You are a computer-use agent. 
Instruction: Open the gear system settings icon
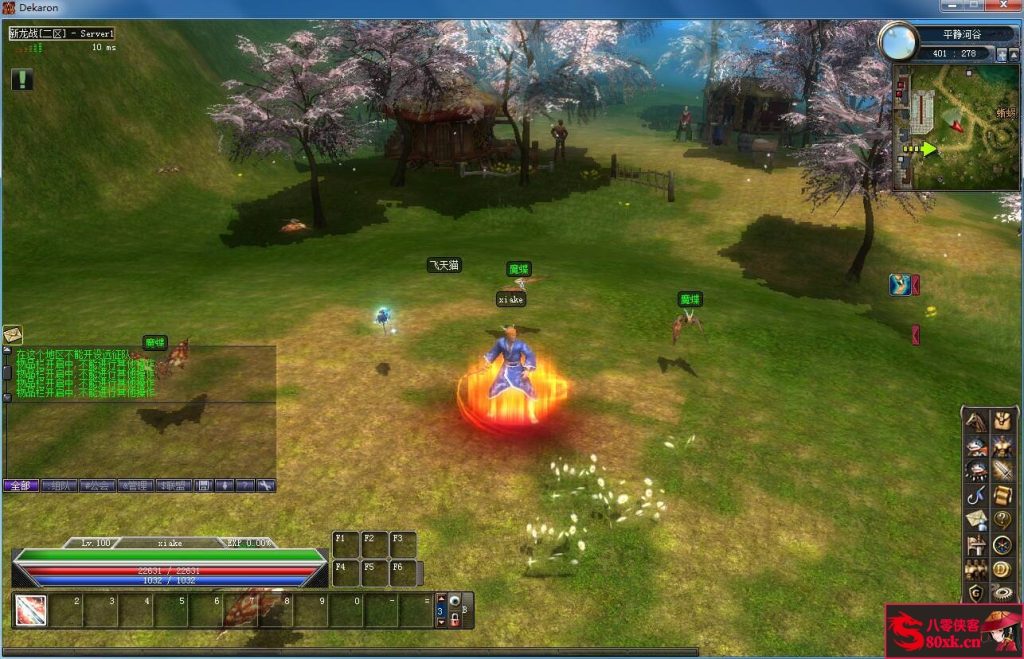[x=1001, y=593]
